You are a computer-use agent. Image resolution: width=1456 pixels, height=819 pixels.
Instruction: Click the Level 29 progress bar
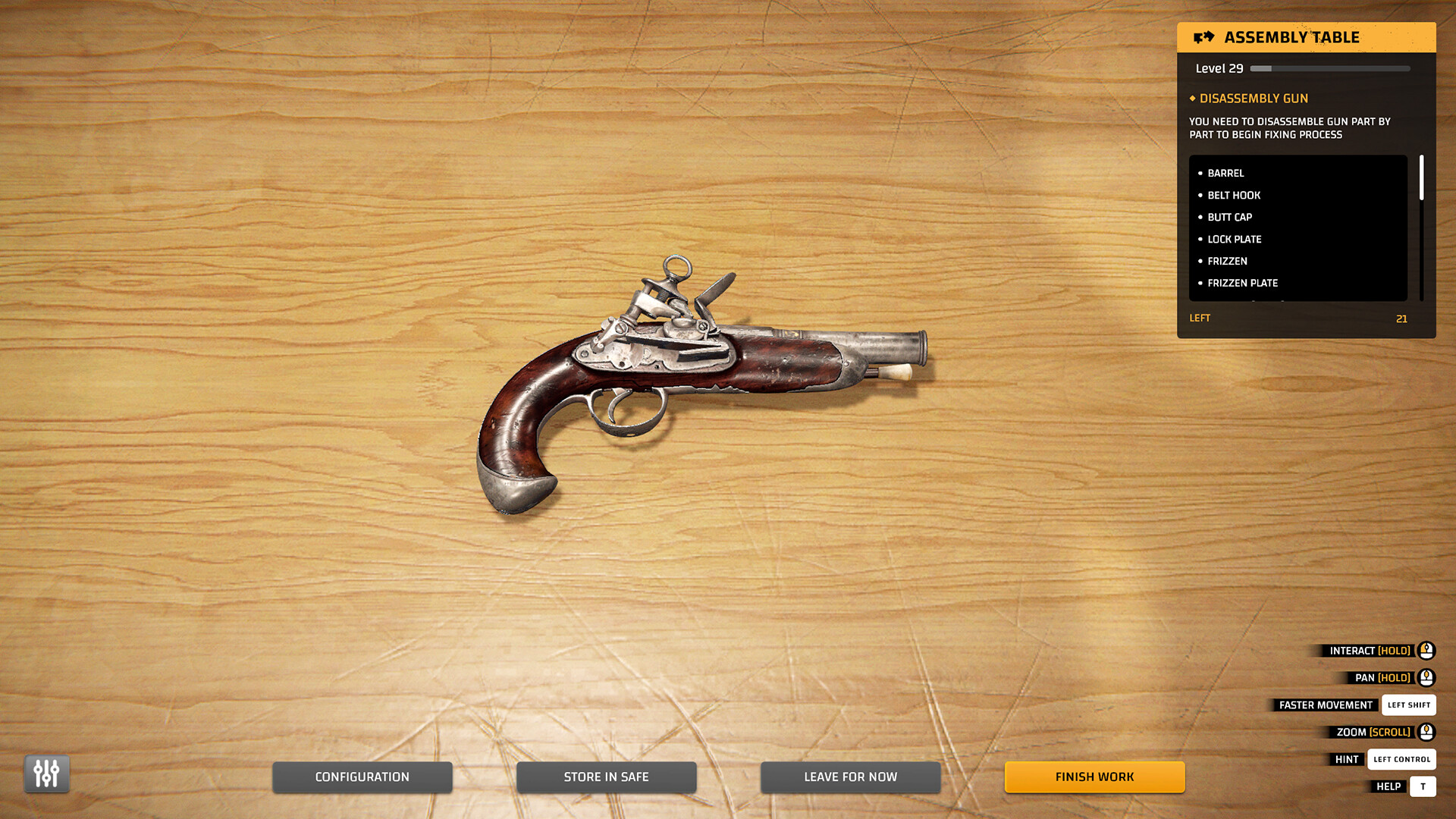[x=1329, y=67]
